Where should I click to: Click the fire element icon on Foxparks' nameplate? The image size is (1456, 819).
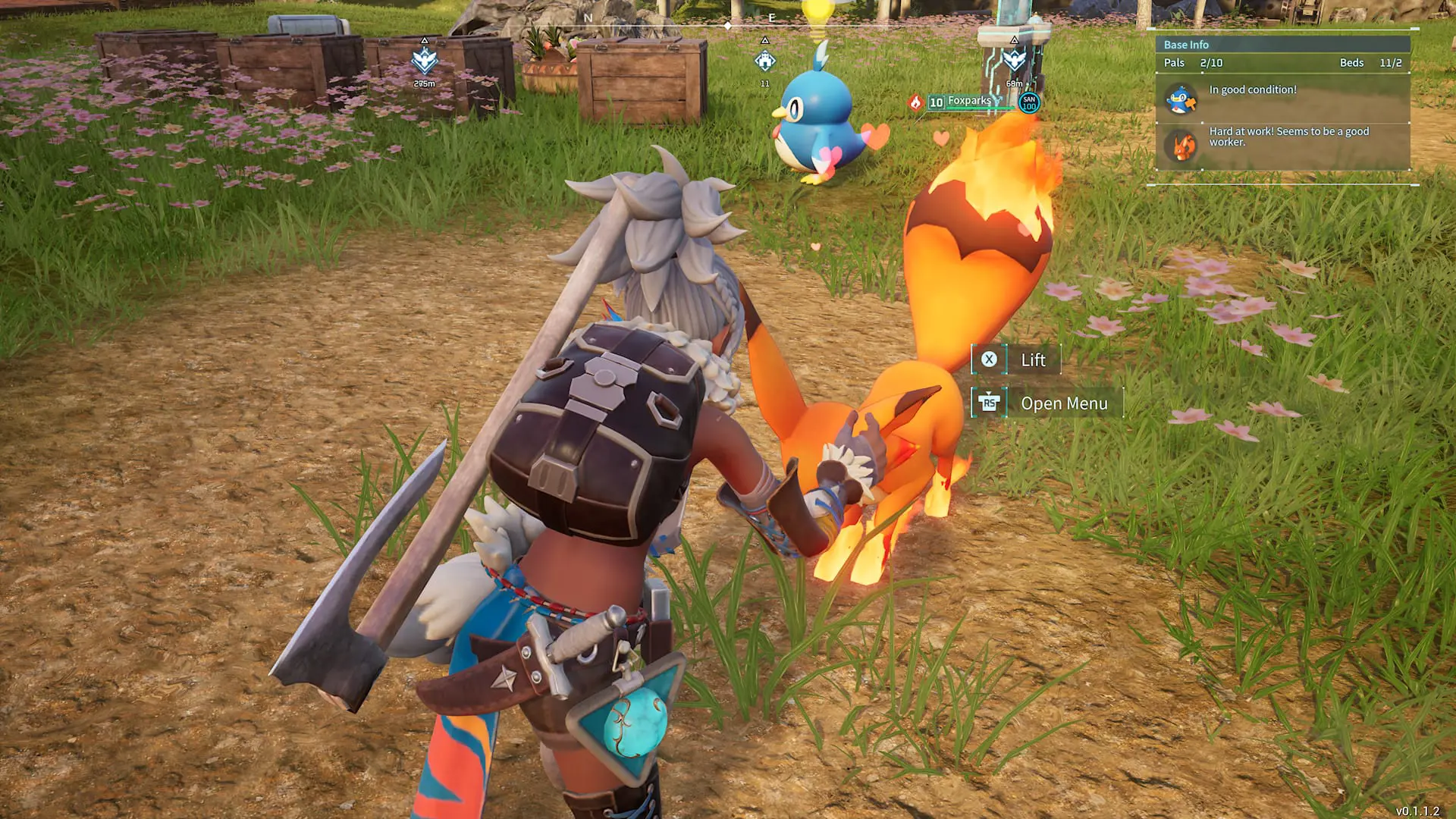click(x=915, y=101)
